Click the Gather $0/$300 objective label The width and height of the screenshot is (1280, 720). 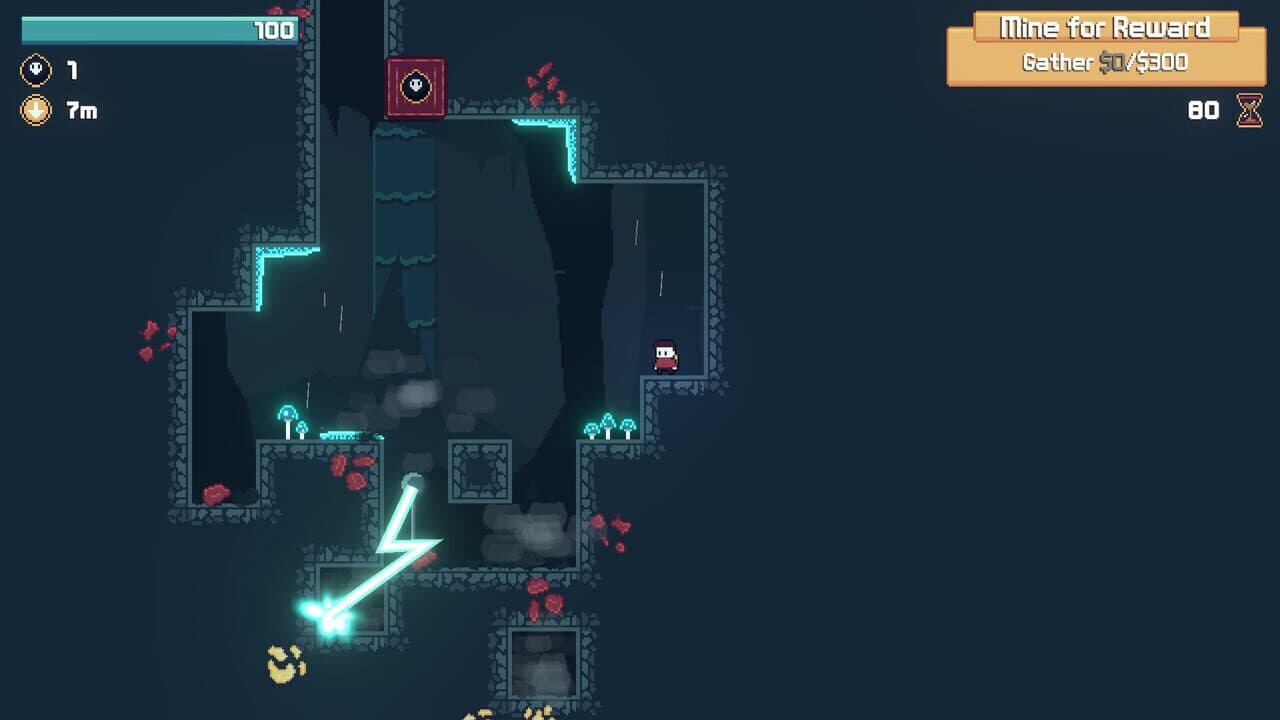tap(1104, 62)
